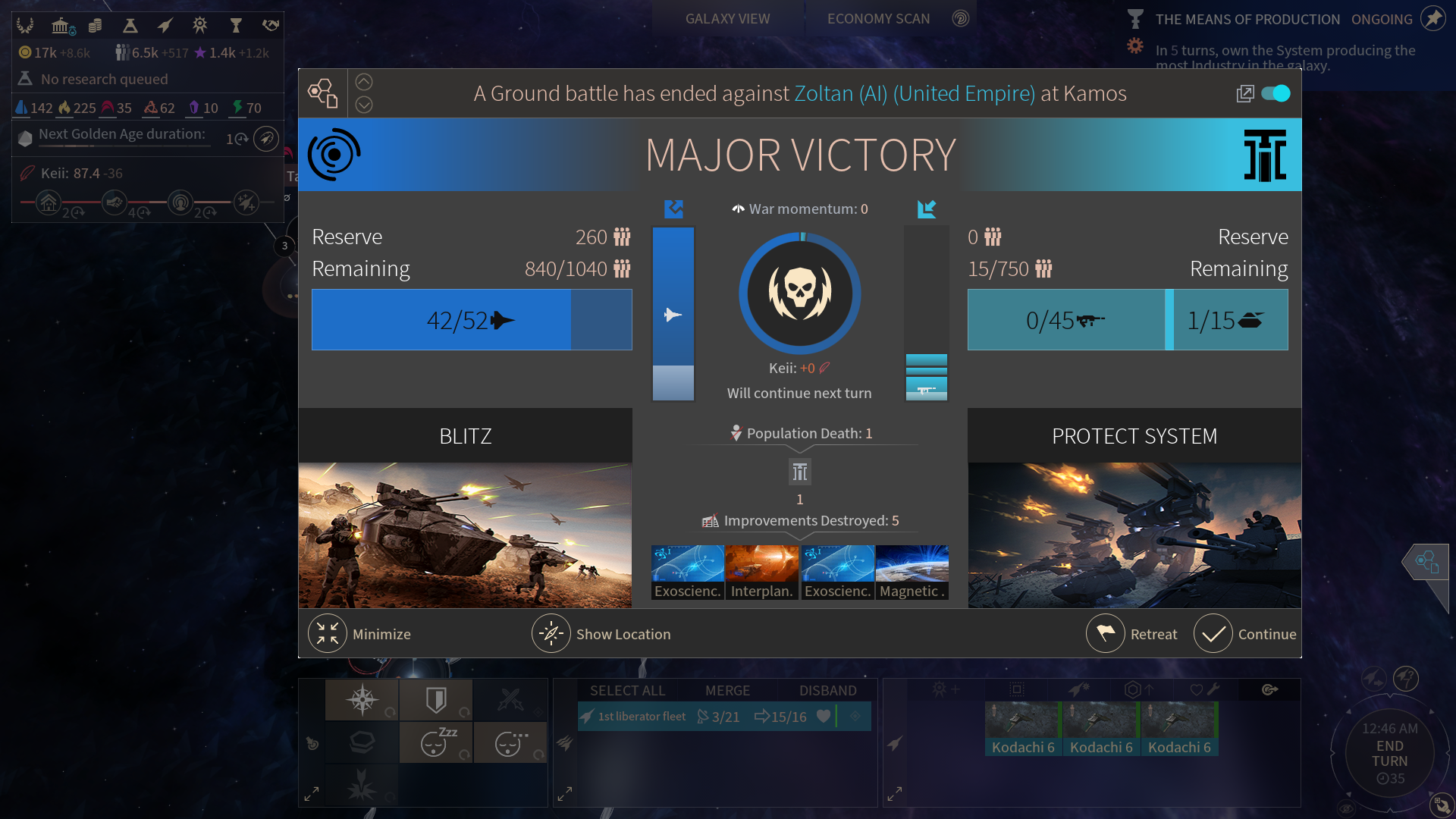Toggle the cyan notification switch

click(x=1276, y=93)
